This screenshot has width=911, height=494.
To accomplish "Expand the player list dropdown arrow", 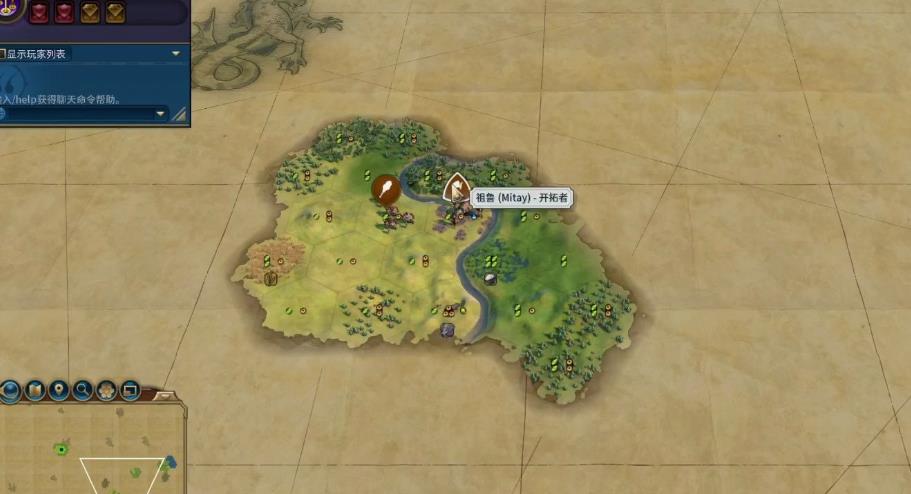I will point(176,53).
